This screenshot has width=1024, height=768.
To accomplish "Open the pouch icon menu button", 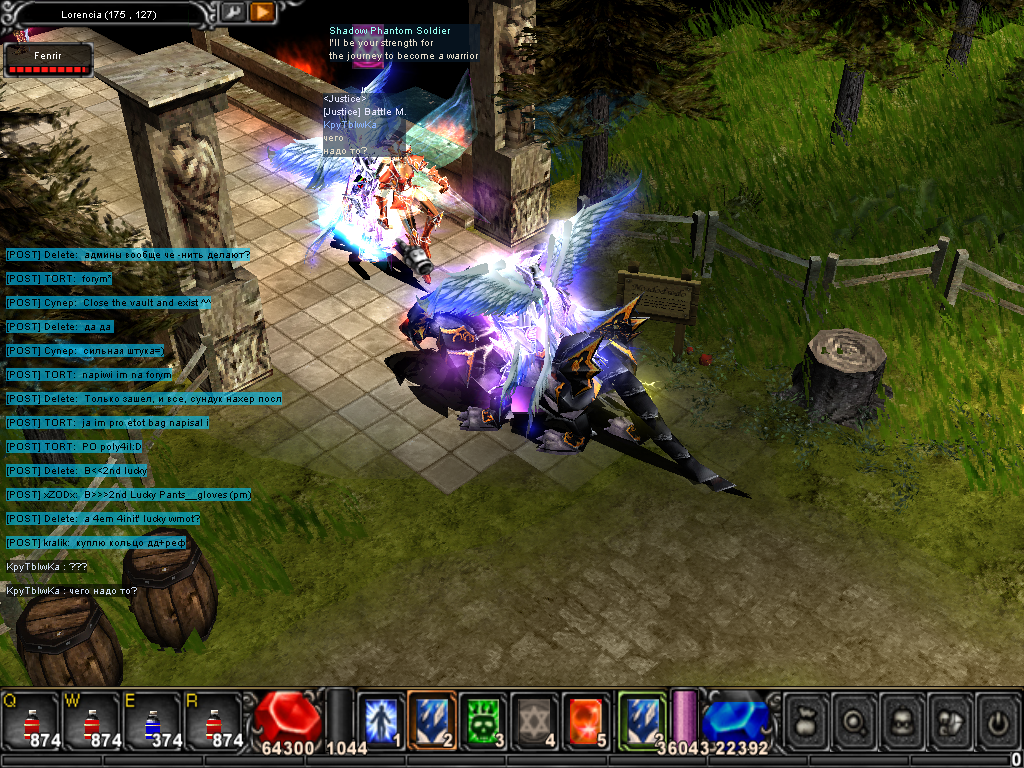I will click(806, 721).
